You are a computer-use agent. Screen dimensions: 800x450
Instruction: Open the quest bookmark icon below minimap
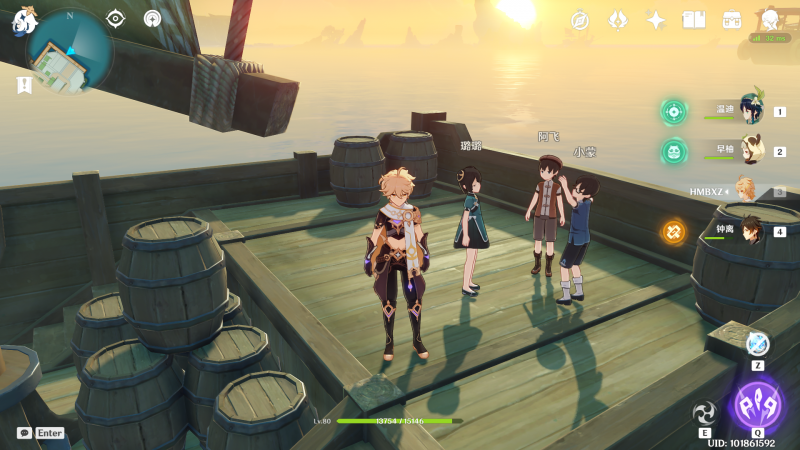point(24,85)
